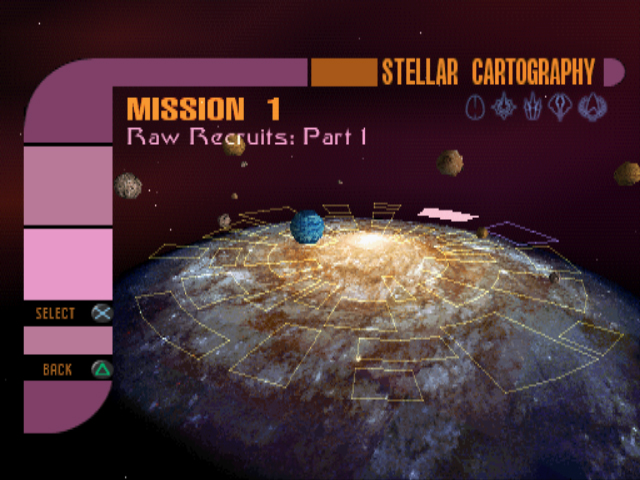The height and width of the screenshot is (480, 640).
Task: Select the oval egg-shaped emblem icon
Action: (476, 106)
